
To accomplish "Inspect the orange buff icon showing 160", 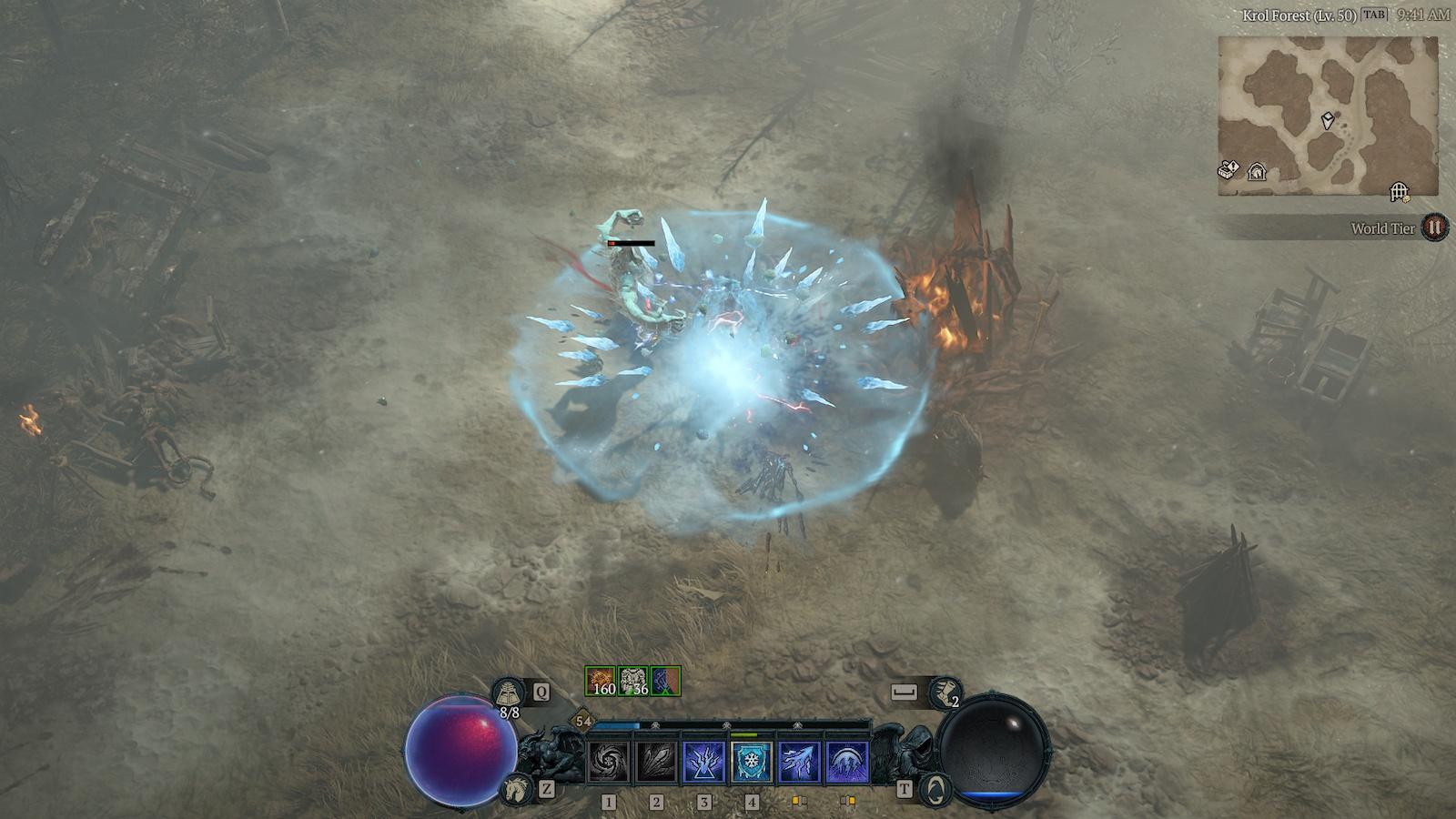I will (x=601, y=681).
